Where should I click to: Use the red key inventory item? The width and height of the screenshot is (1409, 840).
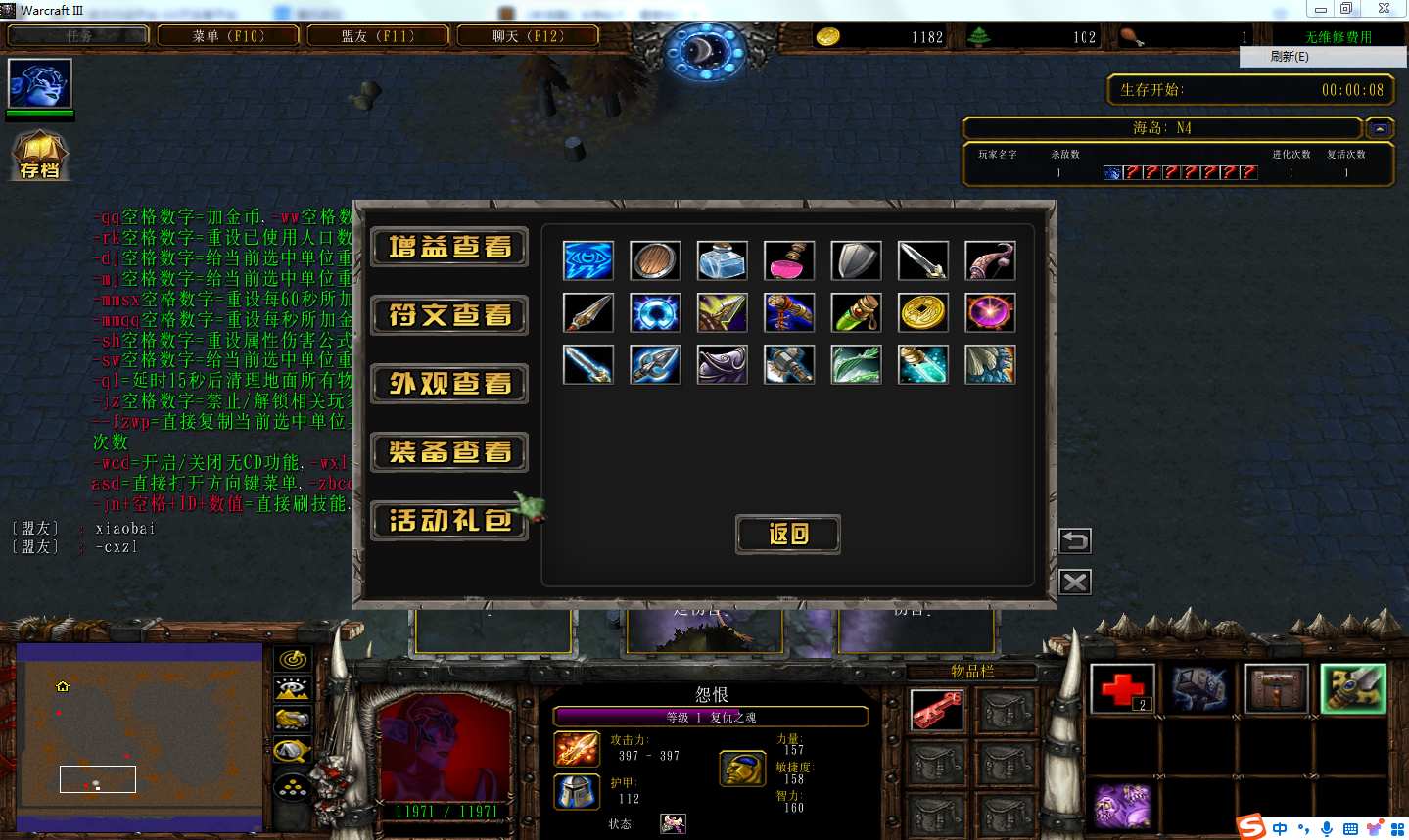pyautogui.click(x=937, y=711)
